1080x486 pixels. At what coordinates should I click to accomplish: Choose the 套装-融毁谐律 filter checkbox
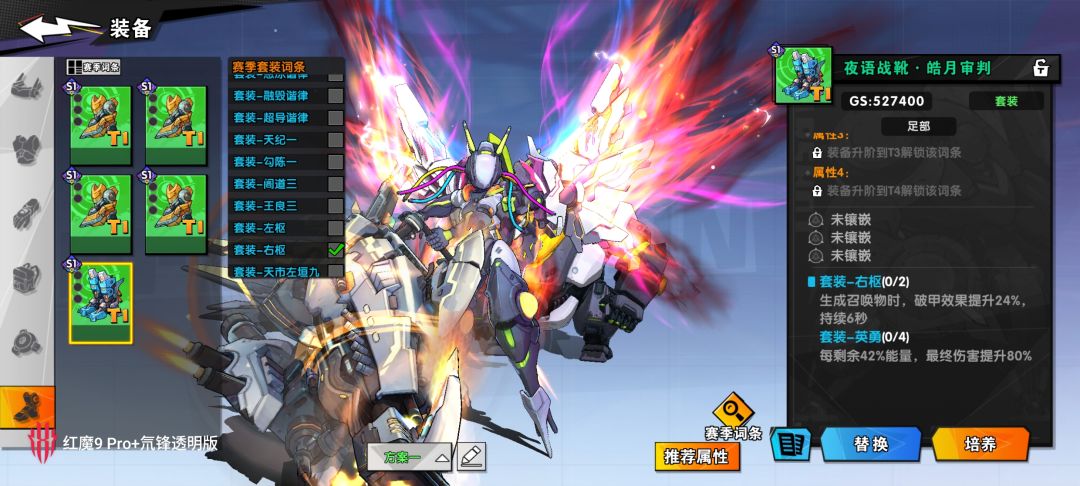click(336, 96)
